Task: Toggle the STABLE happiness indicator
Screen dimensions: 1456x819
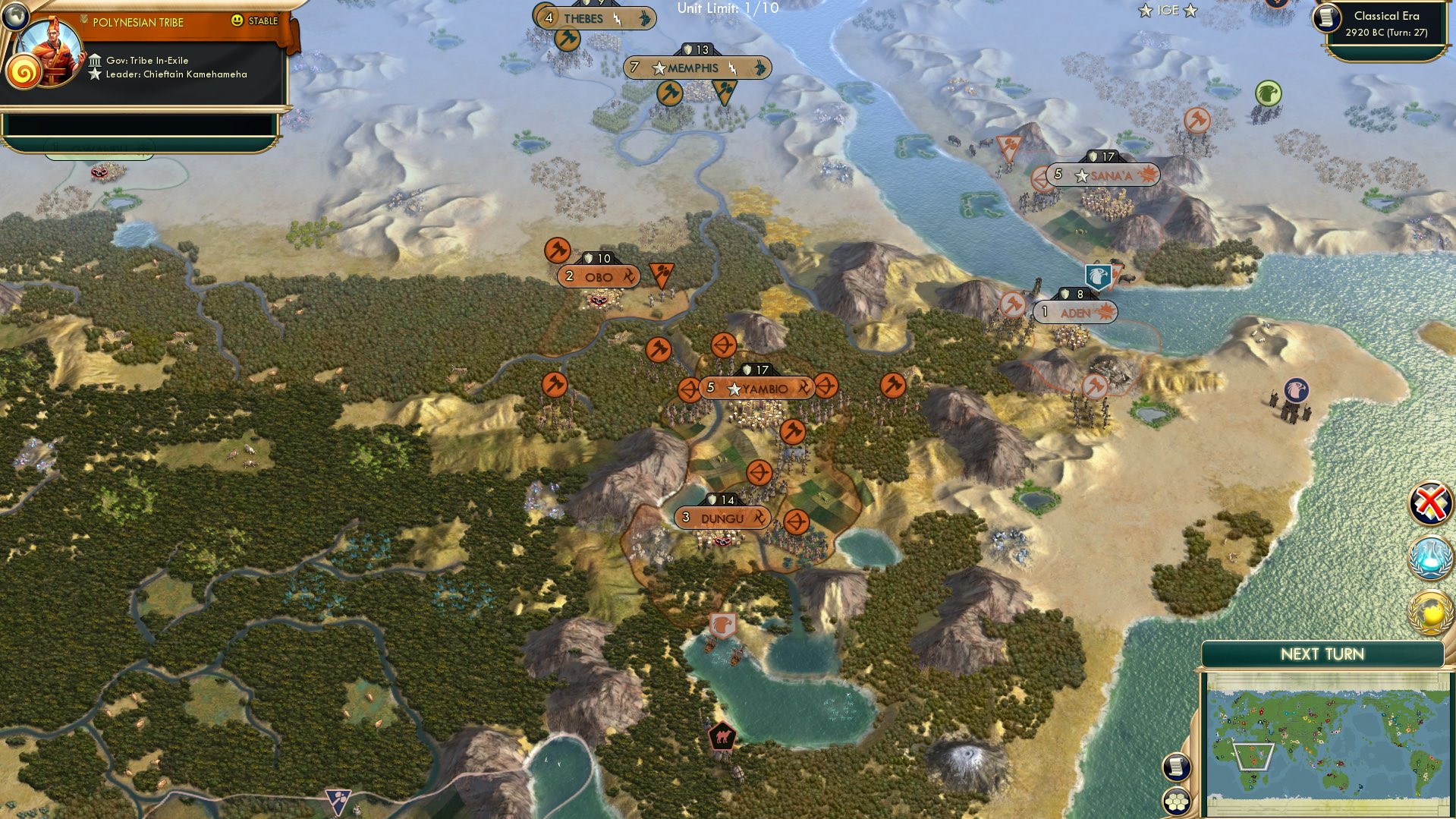Action: pyautogui.click(x=254, y=22)
